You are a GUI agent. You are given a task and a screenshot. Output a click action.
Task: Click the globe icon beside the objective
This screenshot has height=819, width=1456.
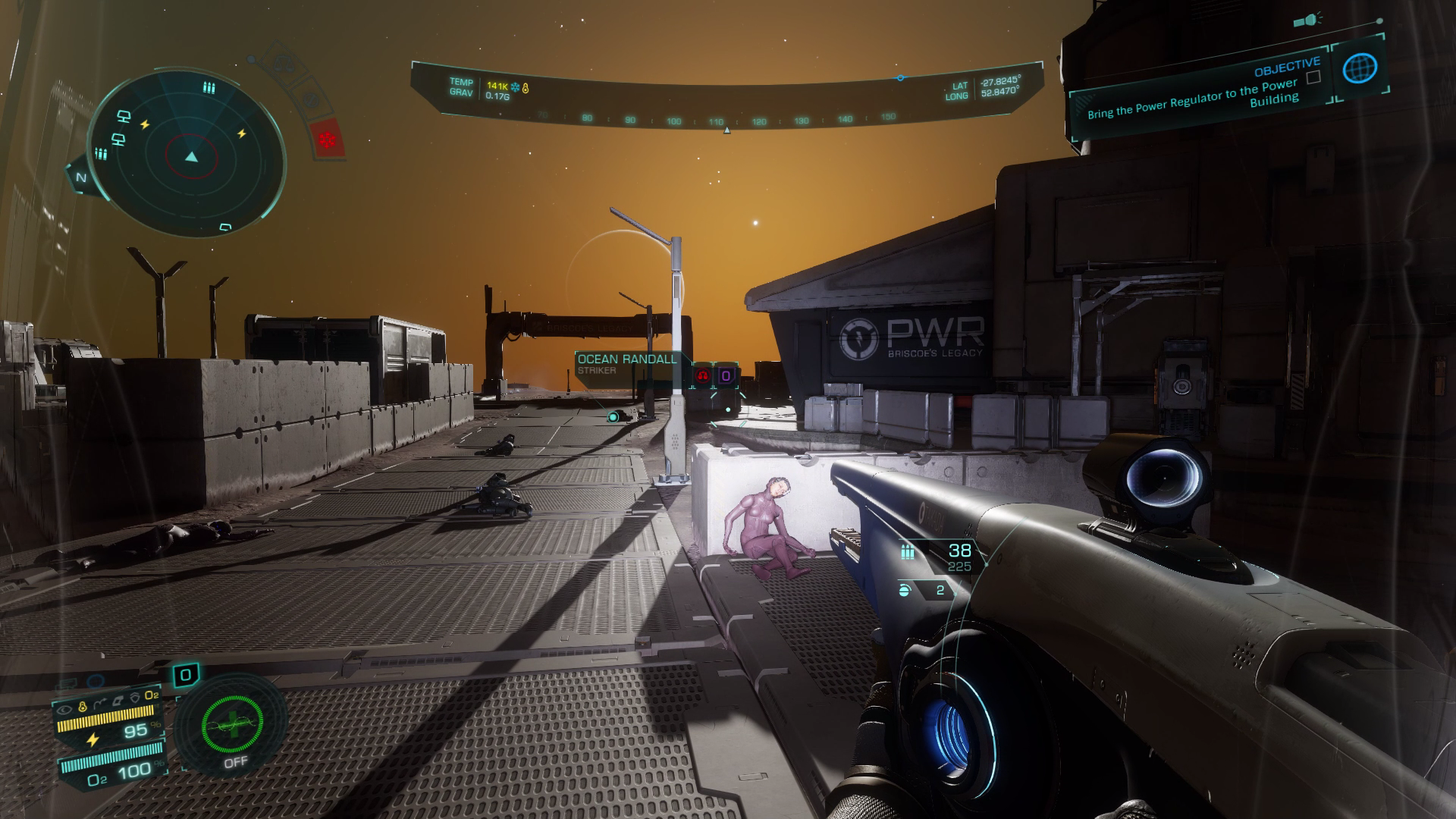[x=1359, y=69]
